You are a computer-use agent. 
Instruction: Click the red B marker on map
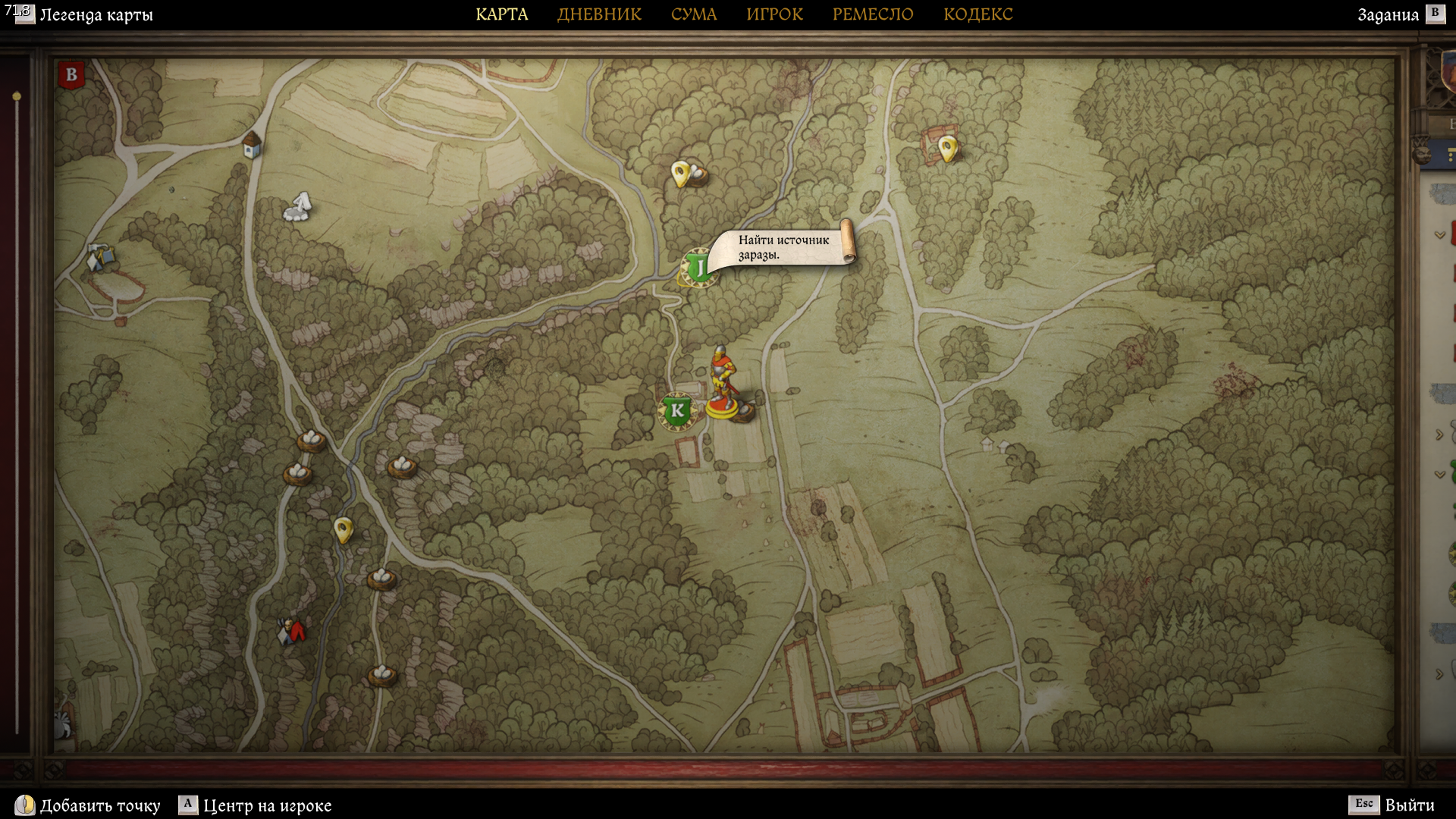tap(71, 75)
